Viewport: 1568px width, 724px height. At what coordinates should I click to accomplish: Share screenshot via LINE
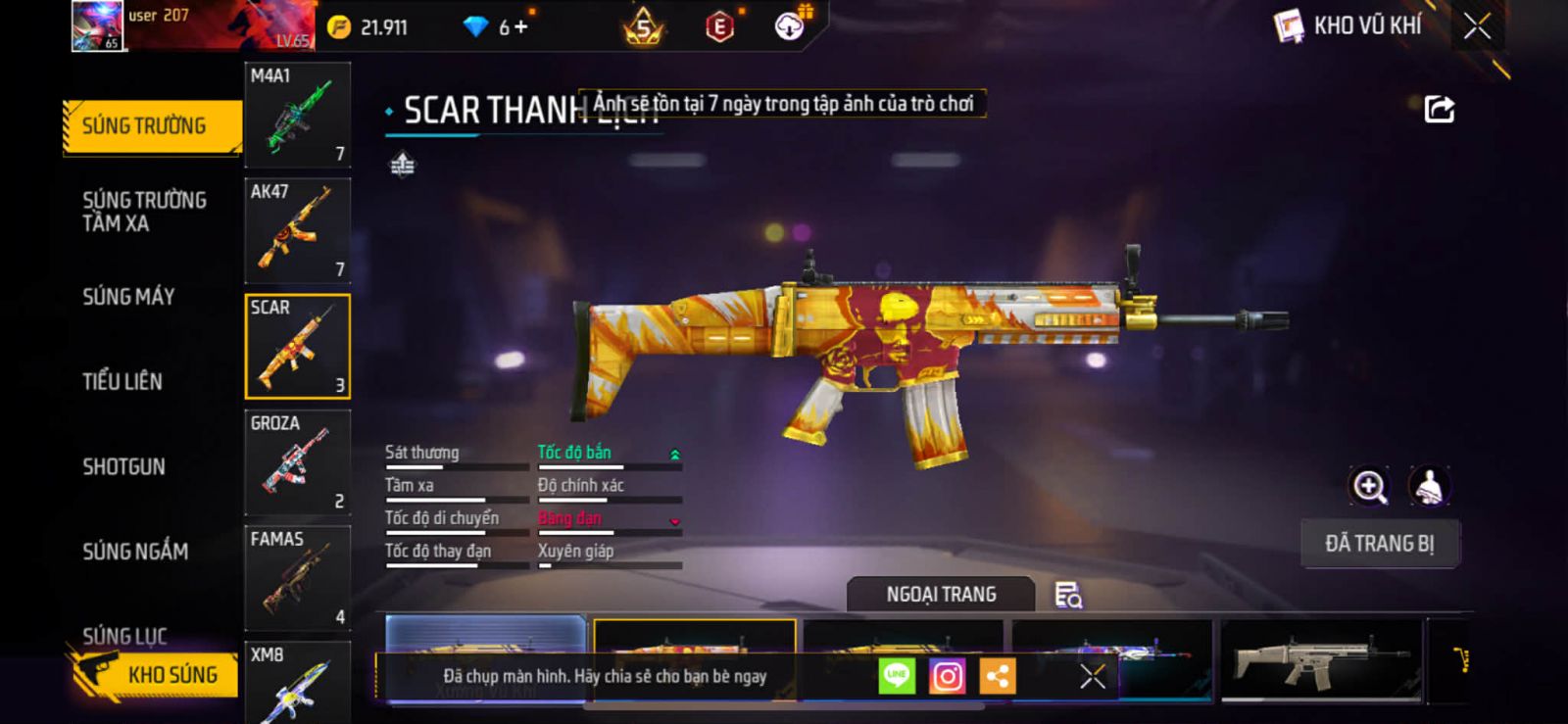(897, 676)
